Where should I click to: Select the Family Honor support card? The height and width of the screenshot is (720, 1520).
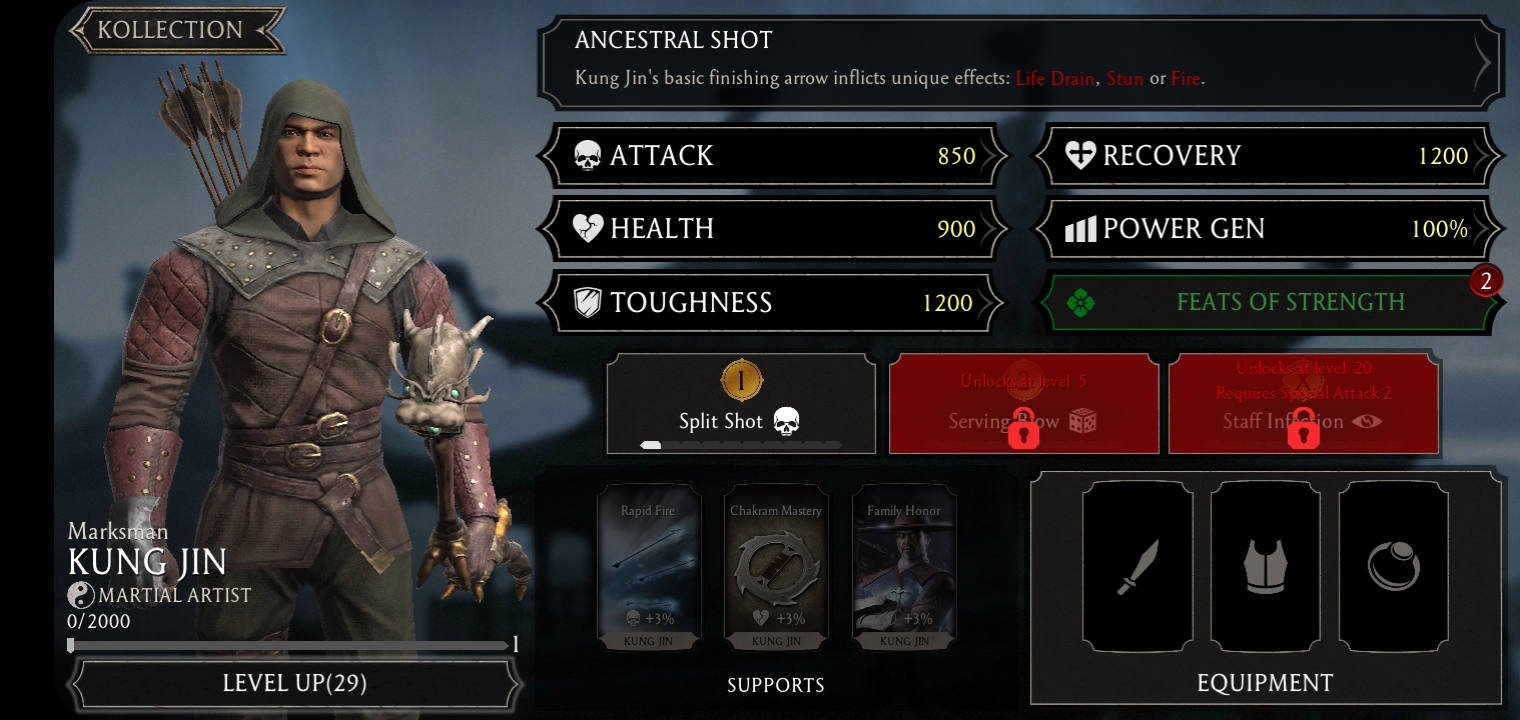[x=904, y=567]
